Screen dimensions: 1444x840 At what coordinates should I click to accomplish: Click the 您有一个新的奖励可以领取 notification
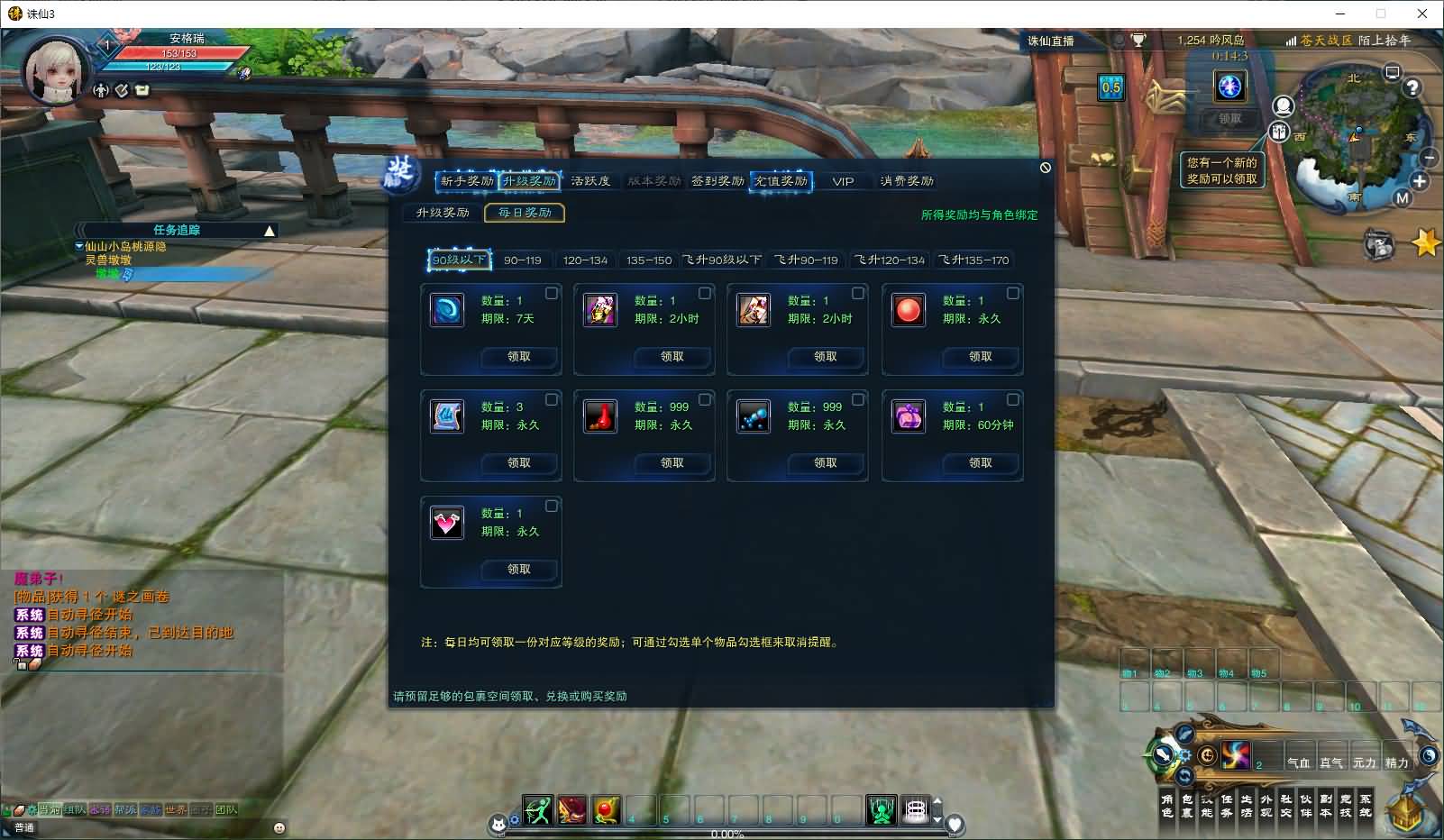(x=1221, y=170)
